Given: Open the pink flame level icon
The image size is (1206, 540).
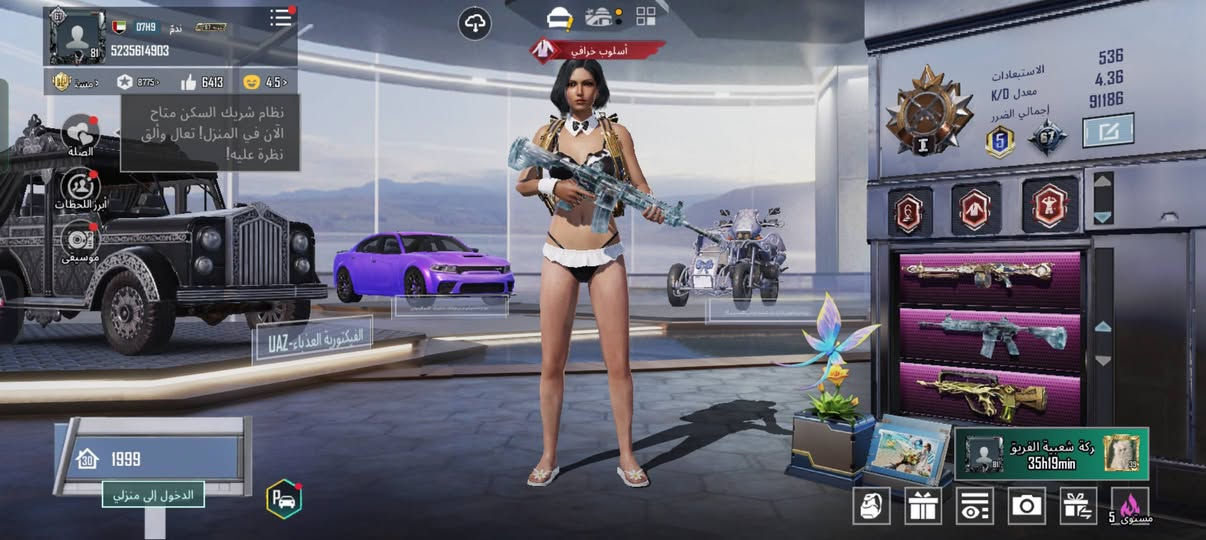Looking at the screenshot, I should coord(1131,506).
